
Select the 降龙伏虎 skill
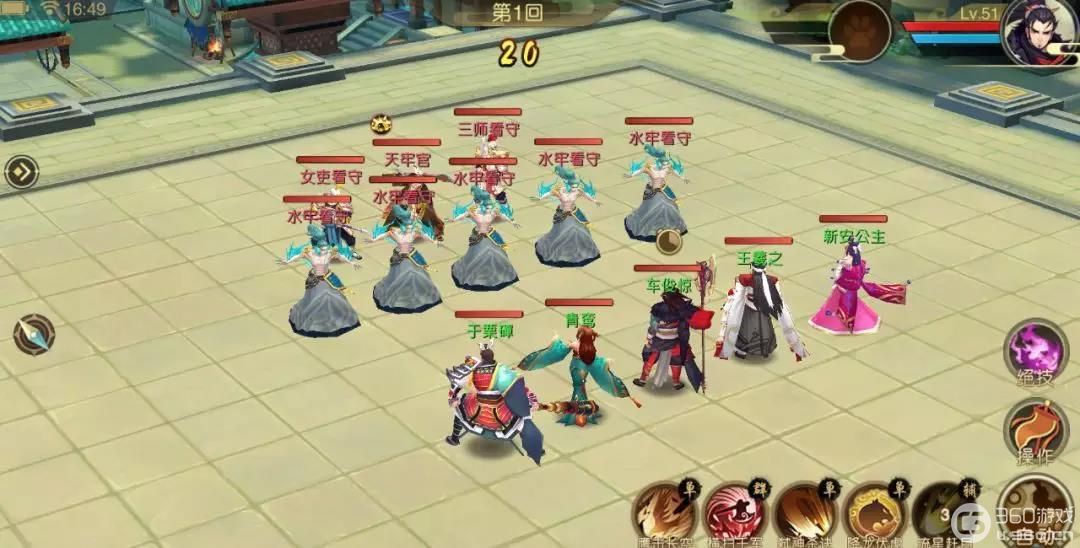(x=874, y=512)
